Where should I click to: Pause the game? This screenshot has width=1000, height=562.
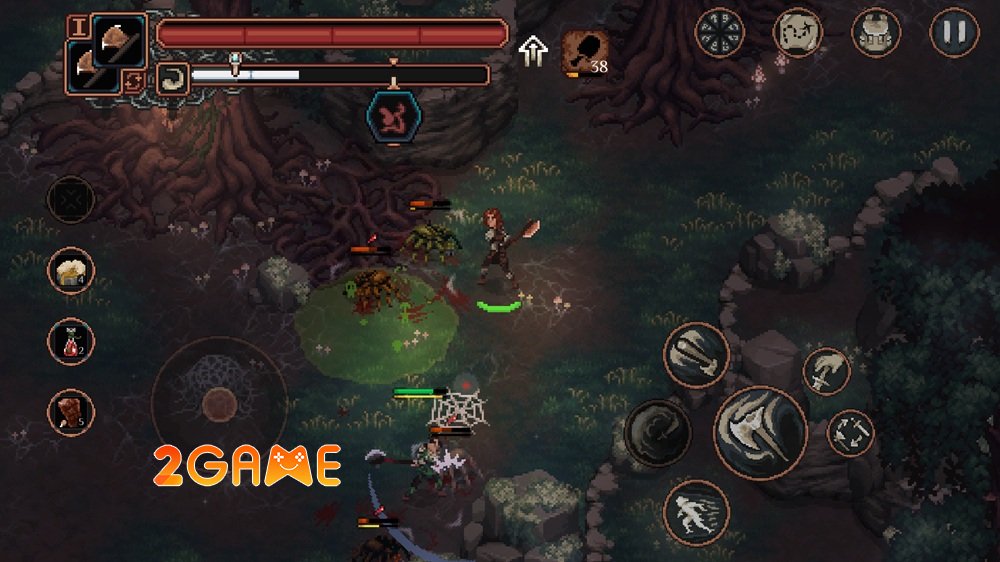coord(954,33)
